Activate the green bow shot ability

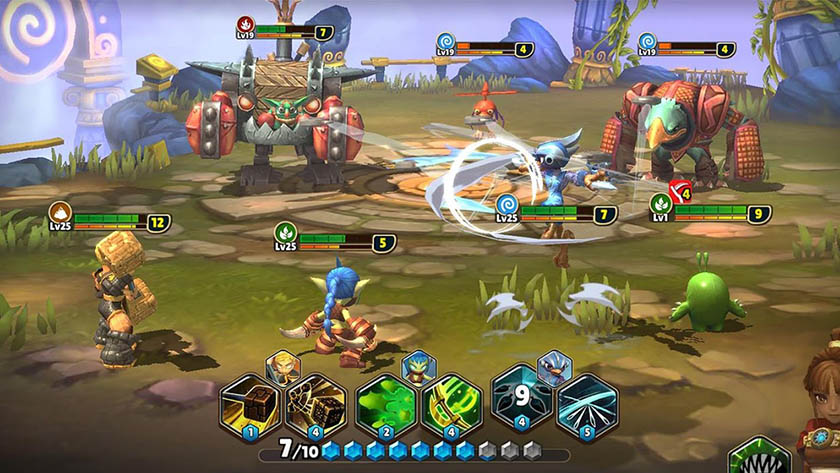point(451,405)
